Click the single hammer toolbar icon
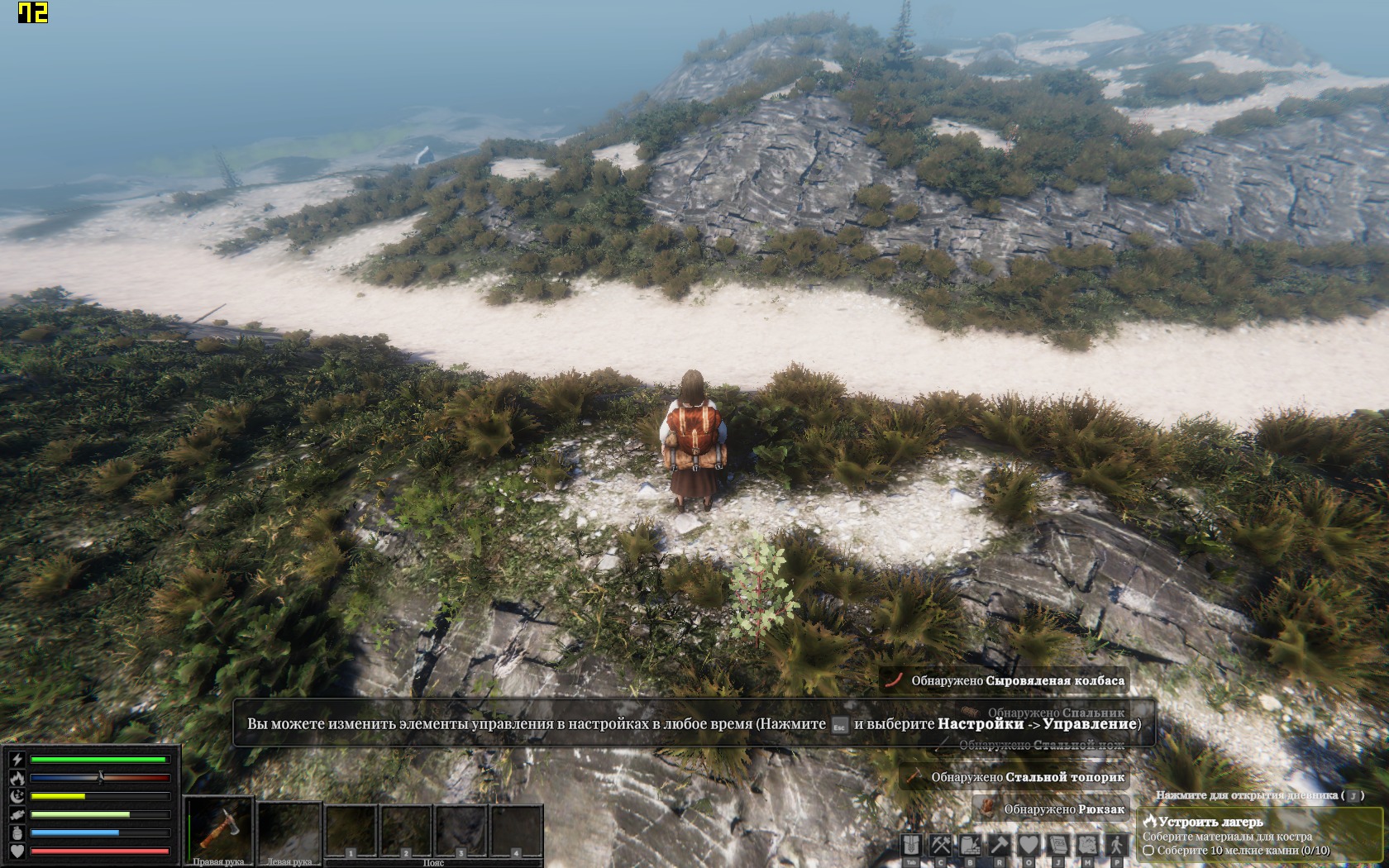Image resolution: width=1389 pixels, height=868 pixels. tap(1000, 845)
